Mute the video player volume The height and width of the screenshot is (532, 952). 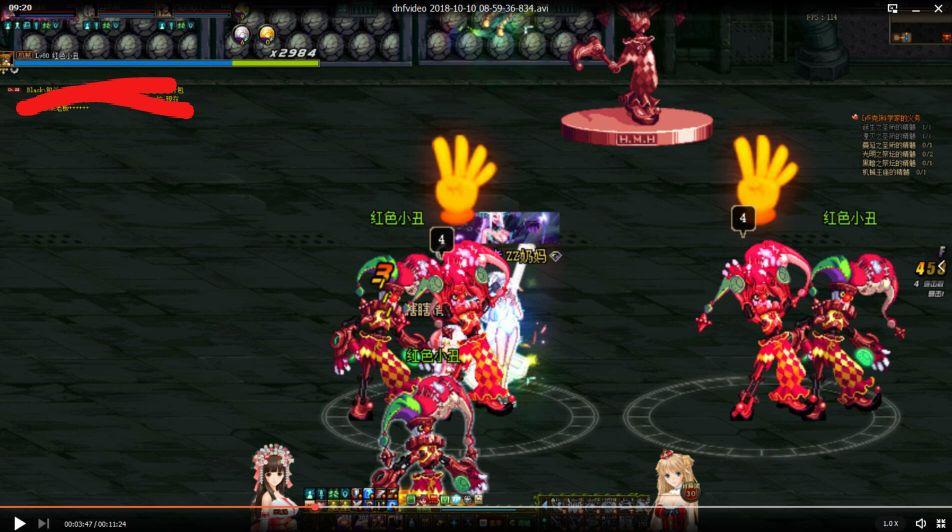(920, 523)
